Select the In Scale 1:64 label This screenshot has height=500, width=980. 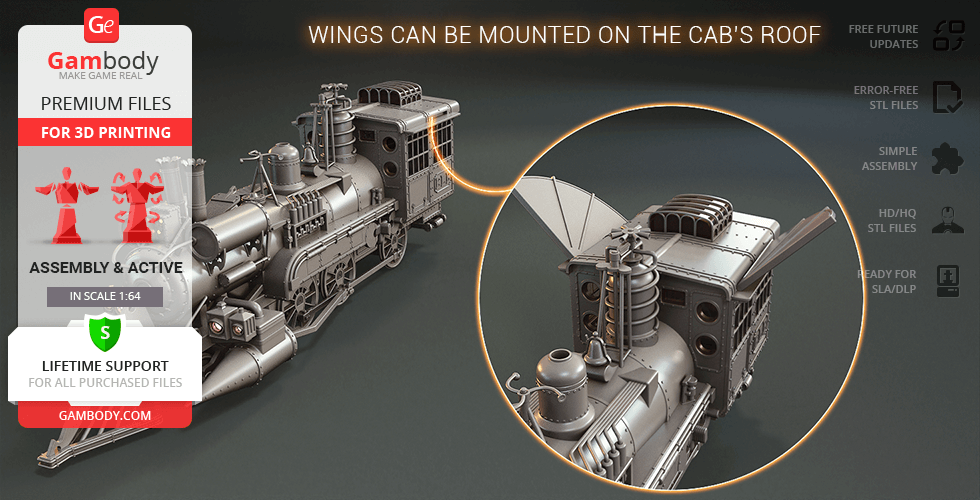[x=104, y=296]
